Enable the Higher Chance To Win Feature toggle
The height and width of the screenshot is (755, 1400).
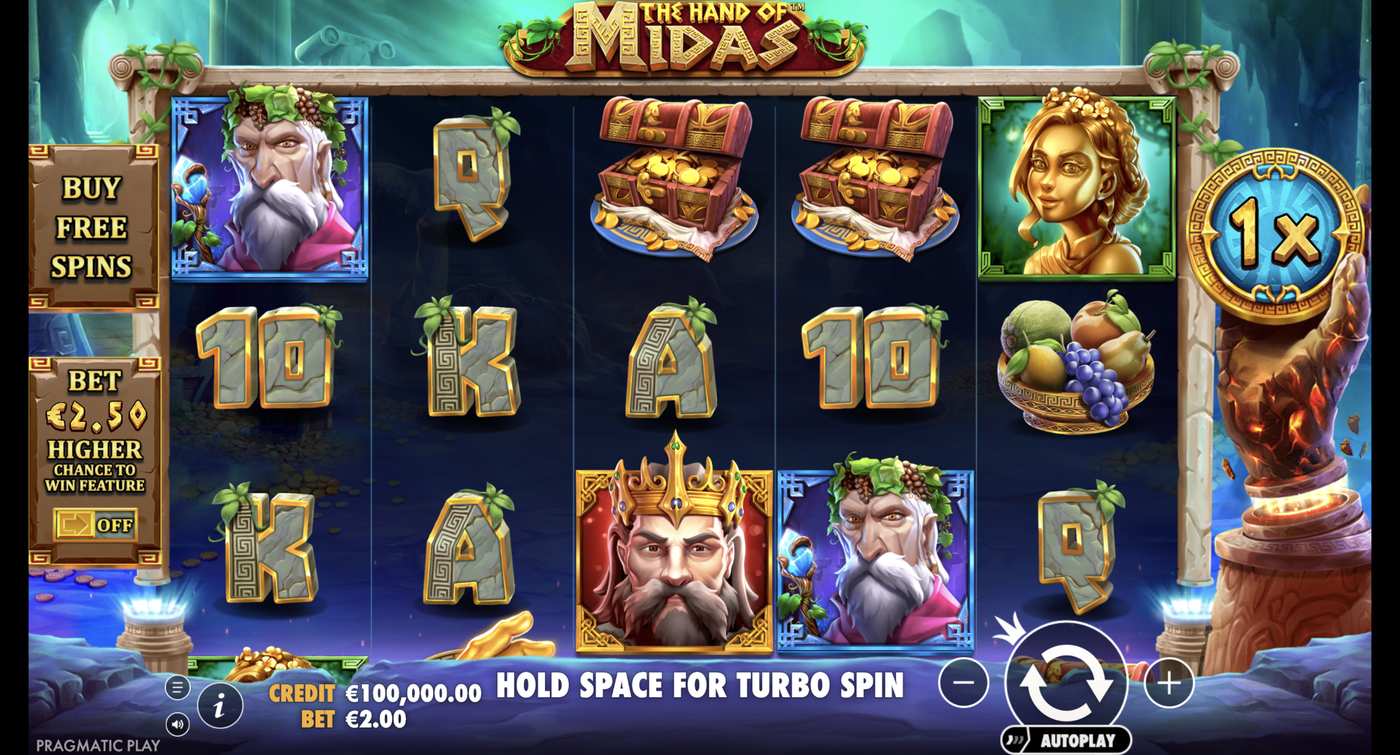(100, 524)
